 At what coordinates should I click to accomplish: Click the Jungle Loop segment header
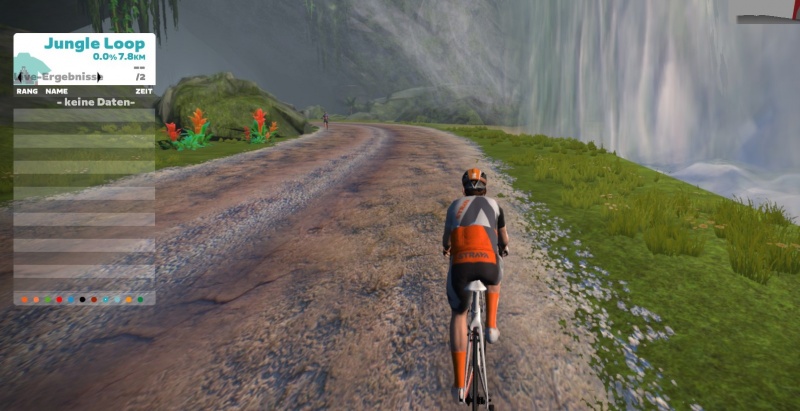point(93,44)
